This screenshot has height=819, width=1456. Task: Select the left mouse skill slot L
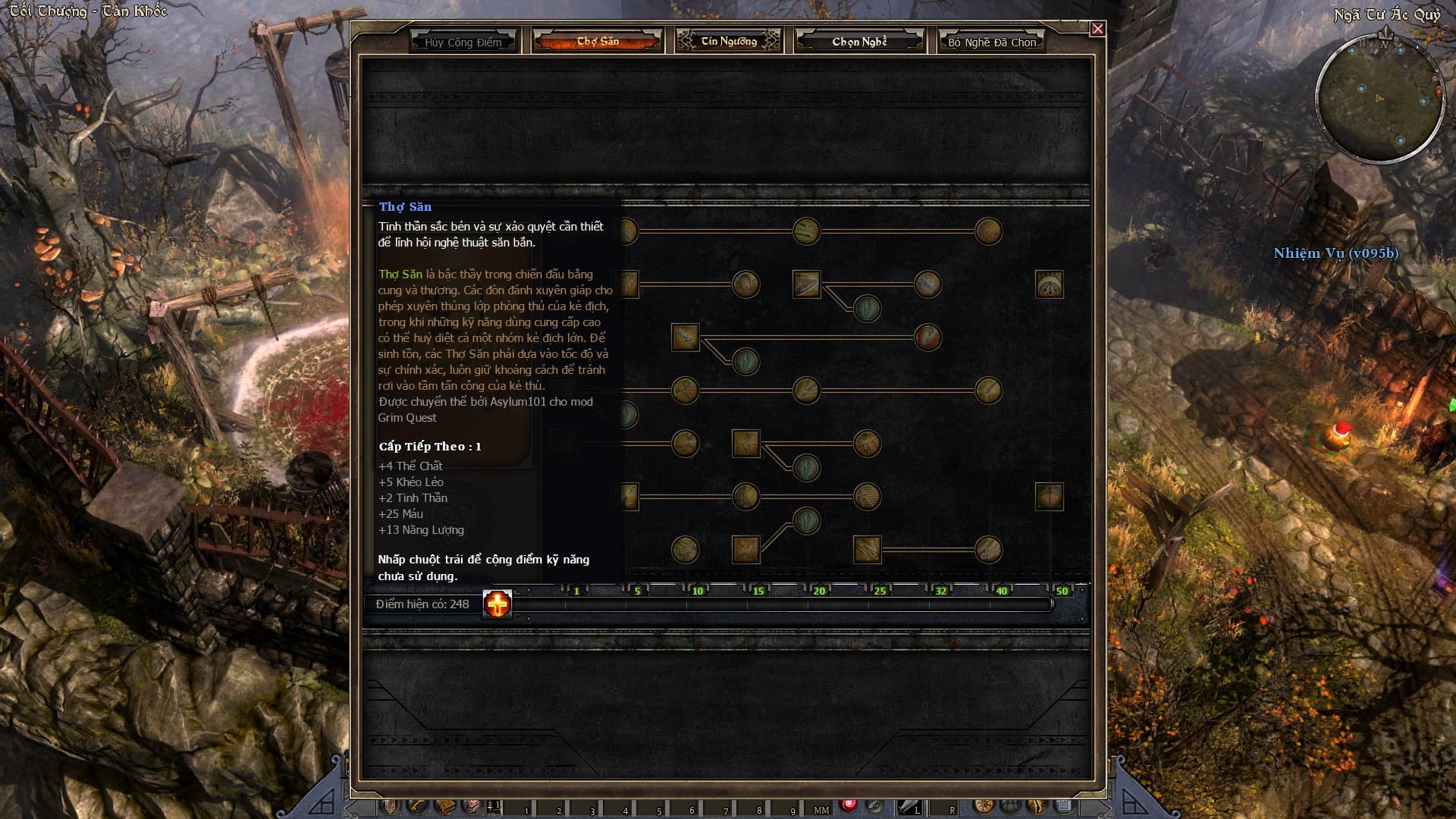pyautogui.click(x=908, y=807)
